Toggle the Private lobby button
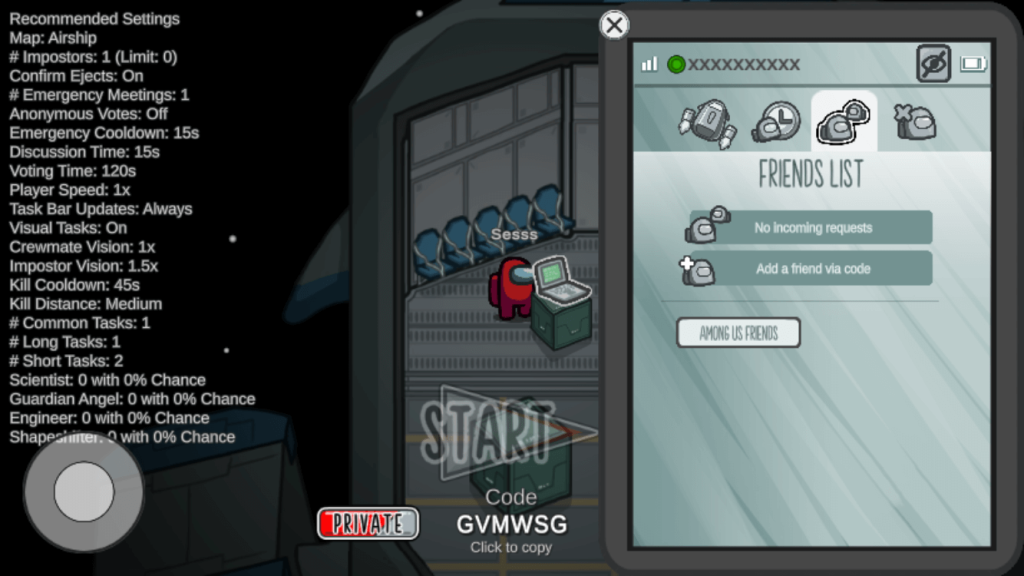 [368, 523]
